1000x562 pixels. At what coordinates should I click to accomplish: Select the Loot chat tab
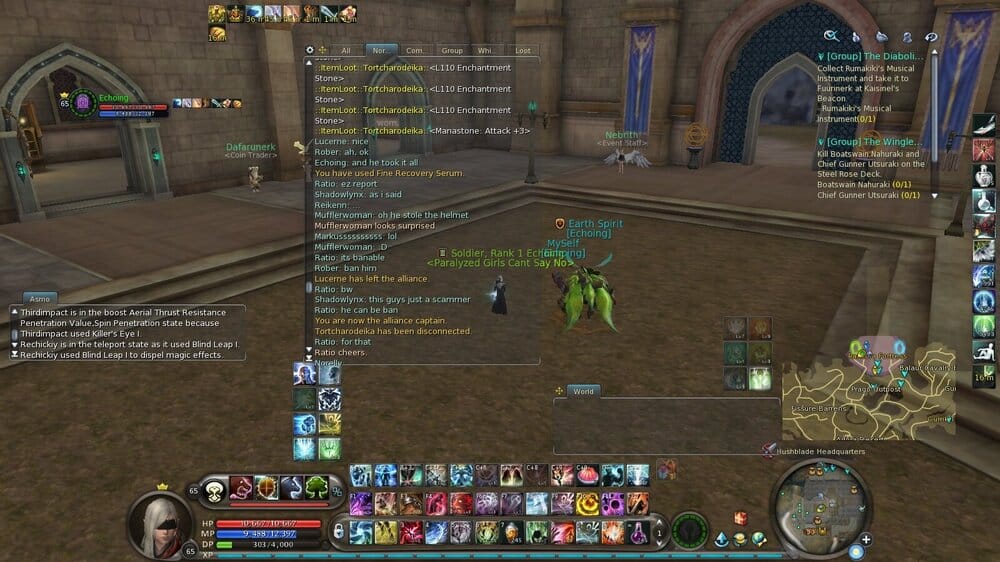[x=522, y=50]
